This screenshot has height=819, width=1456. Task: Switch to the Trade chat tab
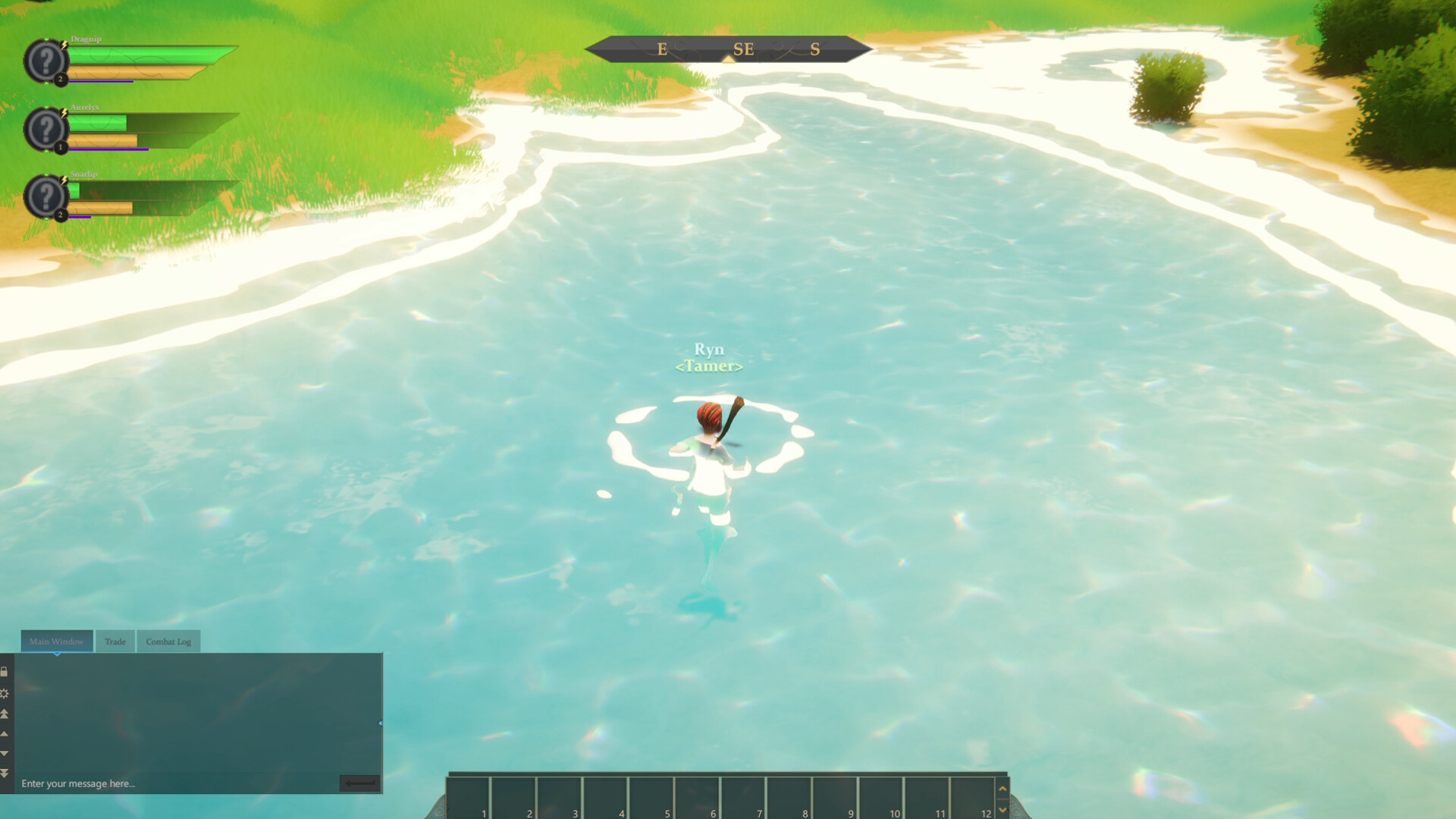[115, 641]
